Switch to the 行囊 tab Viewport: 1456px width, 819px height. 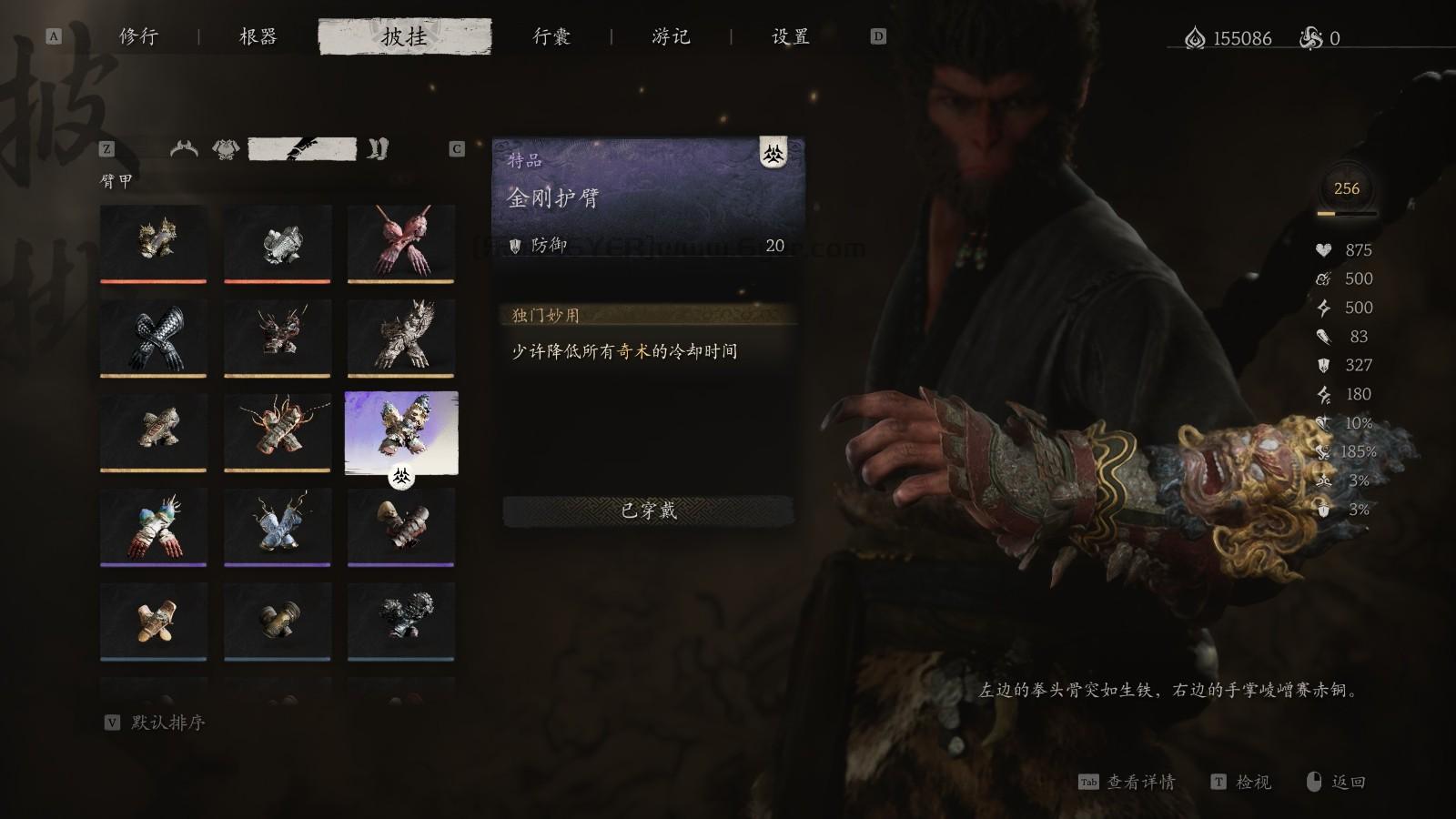[x=553, y=37]
